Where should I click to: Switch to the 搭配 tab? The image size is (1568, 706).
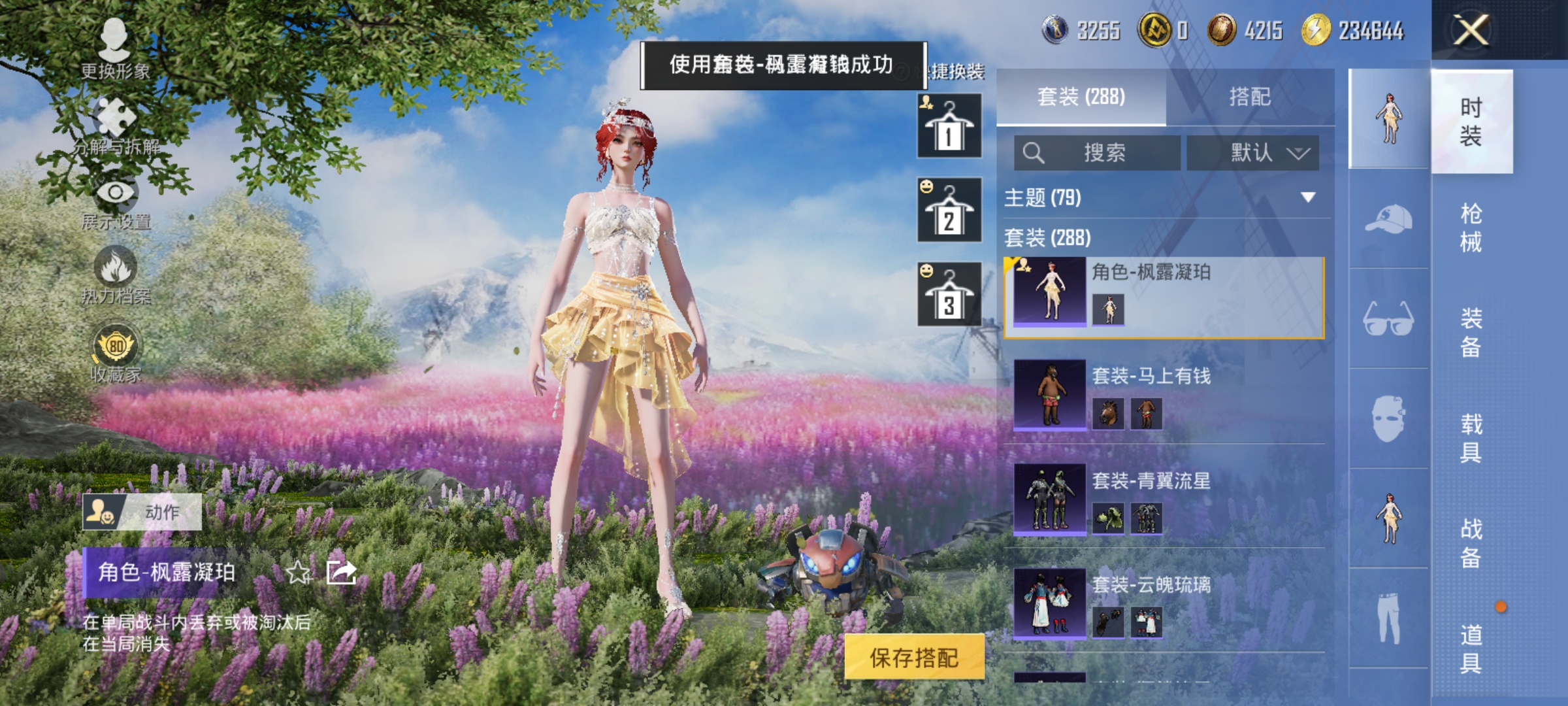click(1251, 97)
